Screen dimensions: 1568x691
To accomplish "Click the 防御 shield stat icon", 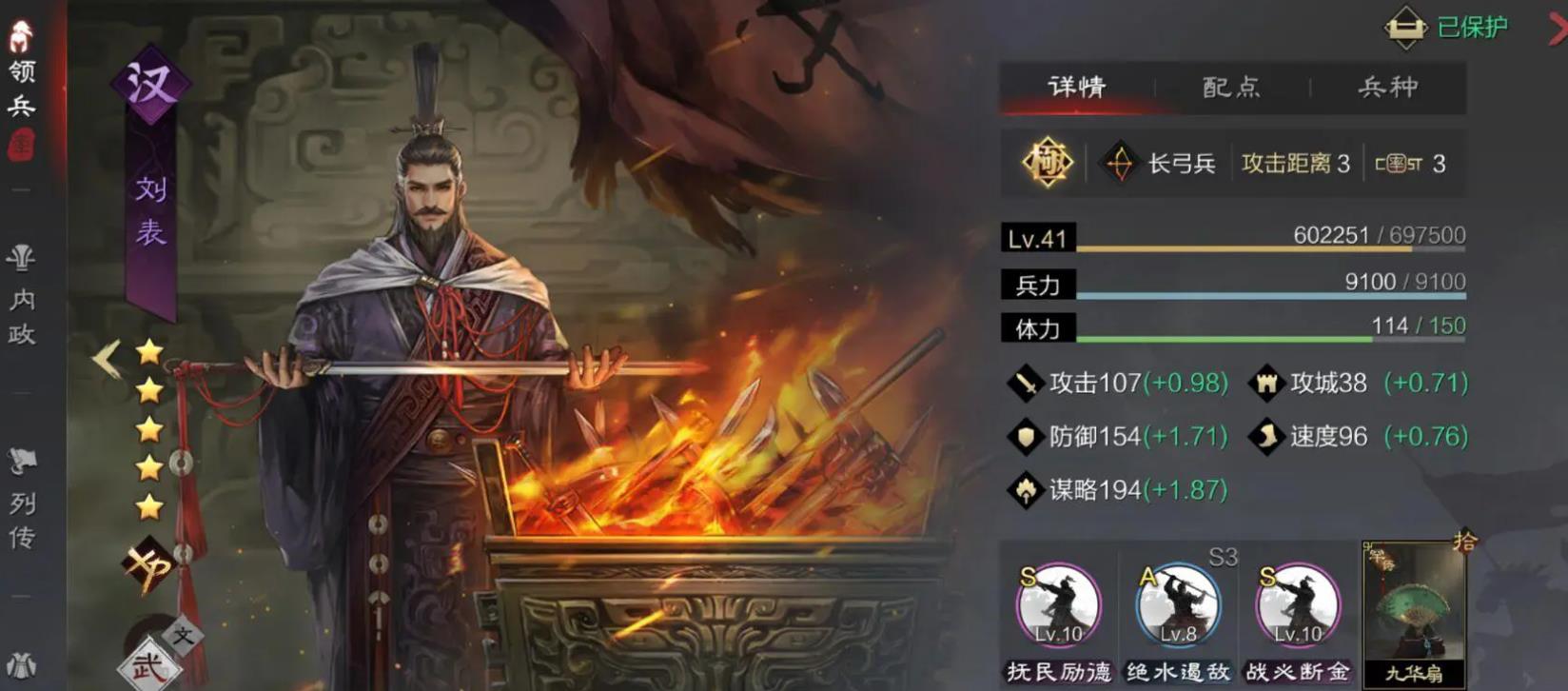I will tap(1028, 436).
